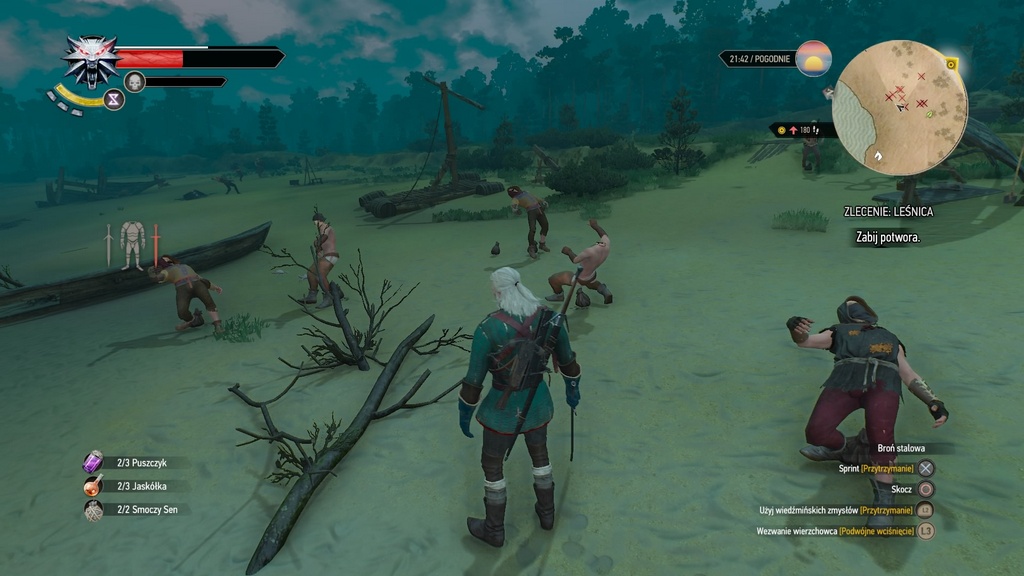
Task: Click the yellow quest marker on minimap edge
Action: 951,64
